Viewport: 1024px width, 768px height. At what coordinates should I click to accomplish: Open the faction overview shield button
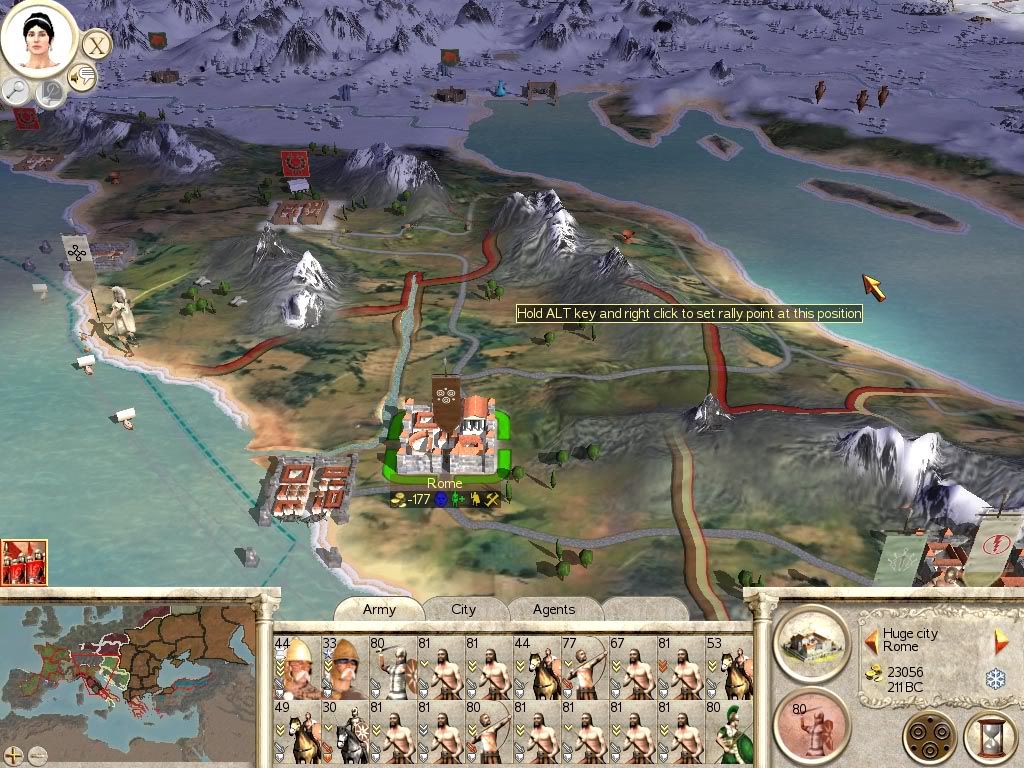click(x=929, y=738)
